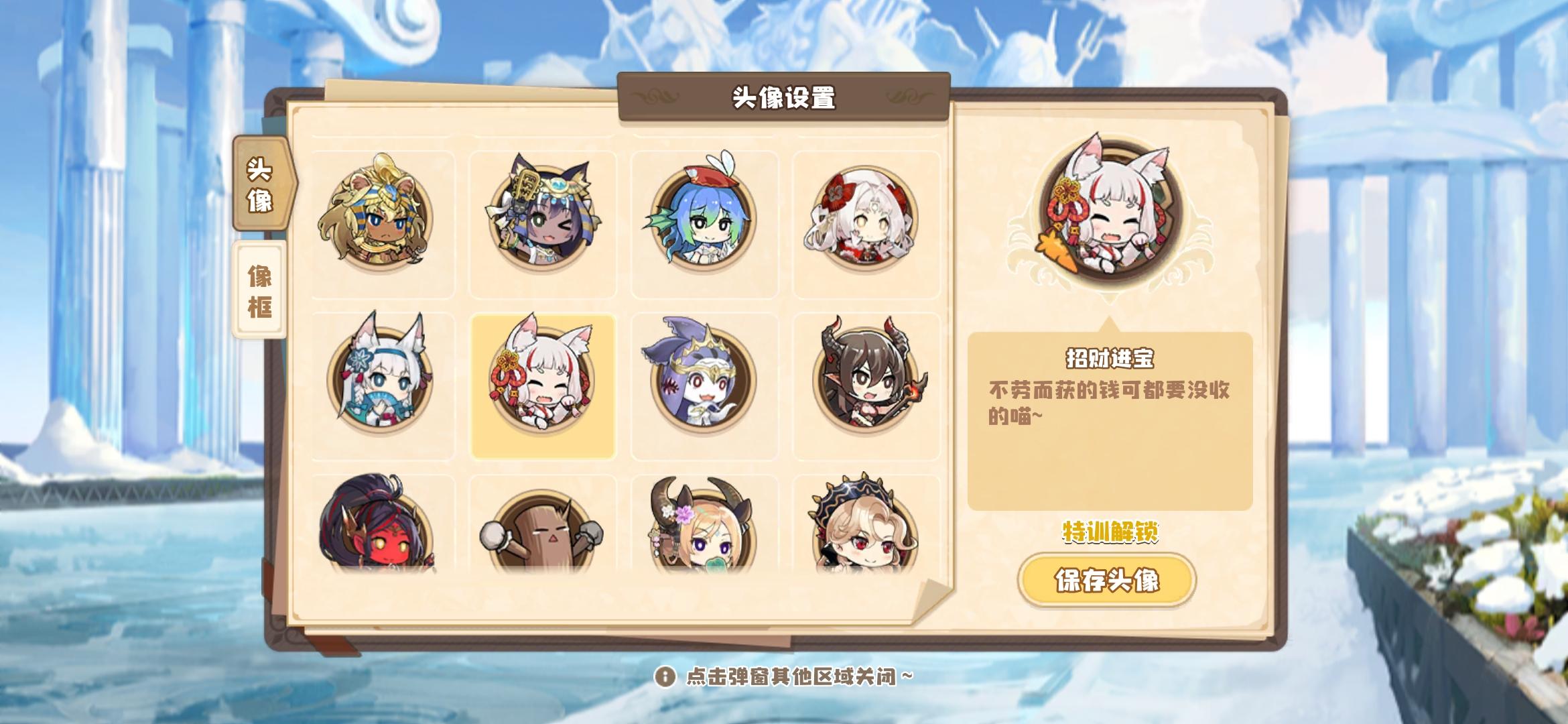This screenshot has height=724, width=1568.
Task: Click the 头像设置 title banner
Action: tap(783, 96)
